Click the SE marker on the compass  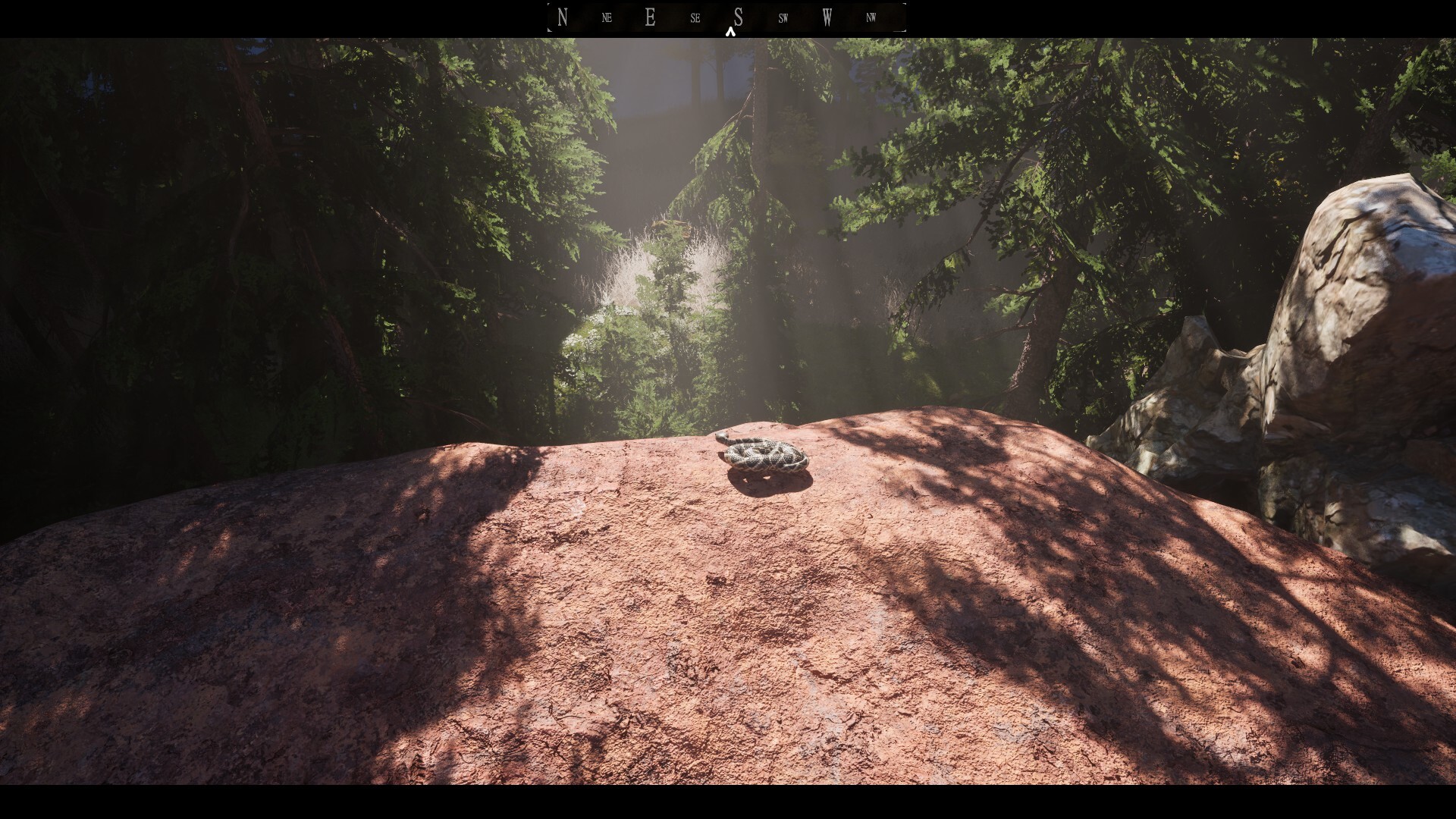point(694,17)
